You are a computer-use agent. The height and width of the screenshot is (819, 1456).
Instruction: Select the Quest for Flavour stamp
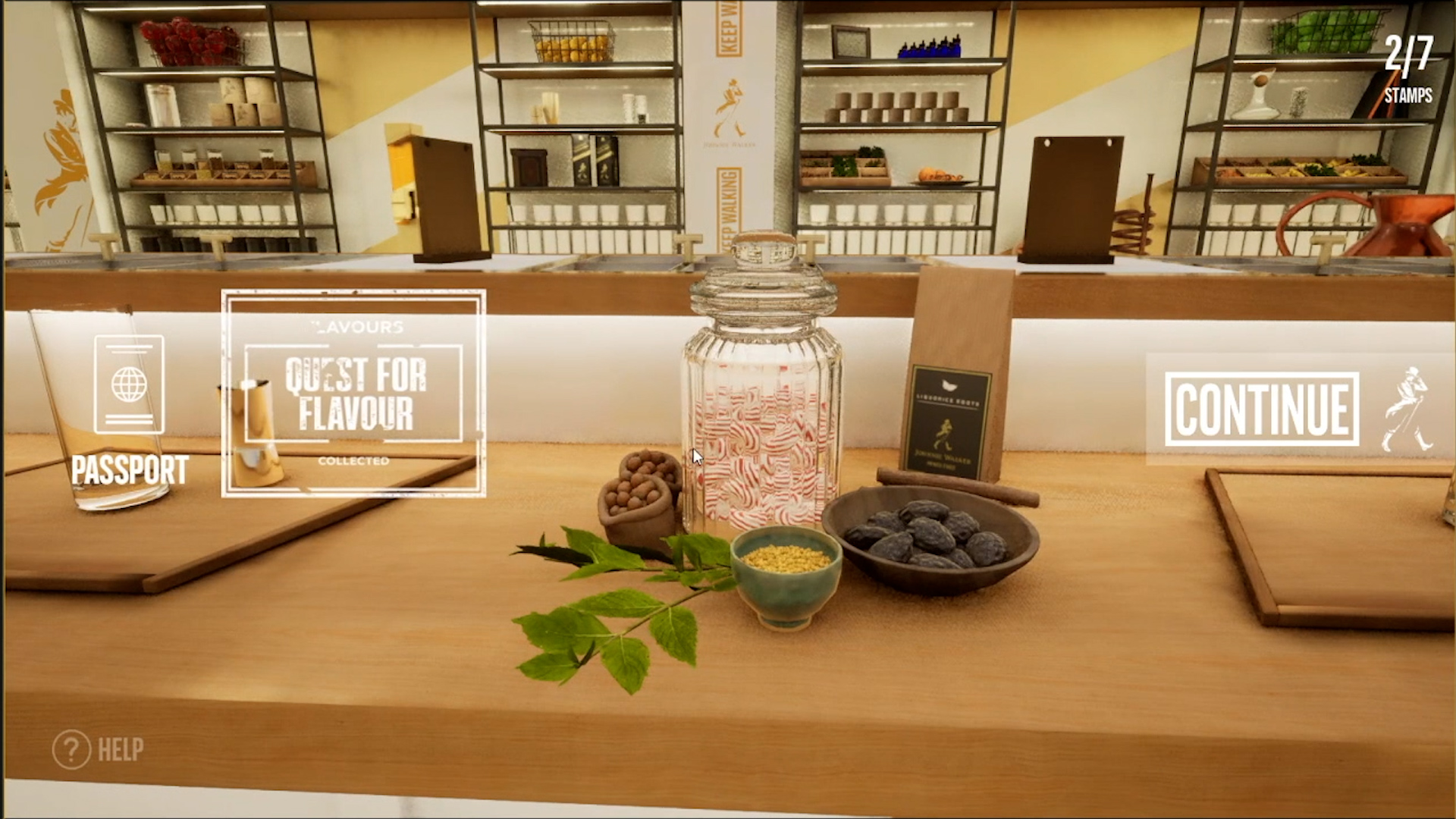click(353, 394)
